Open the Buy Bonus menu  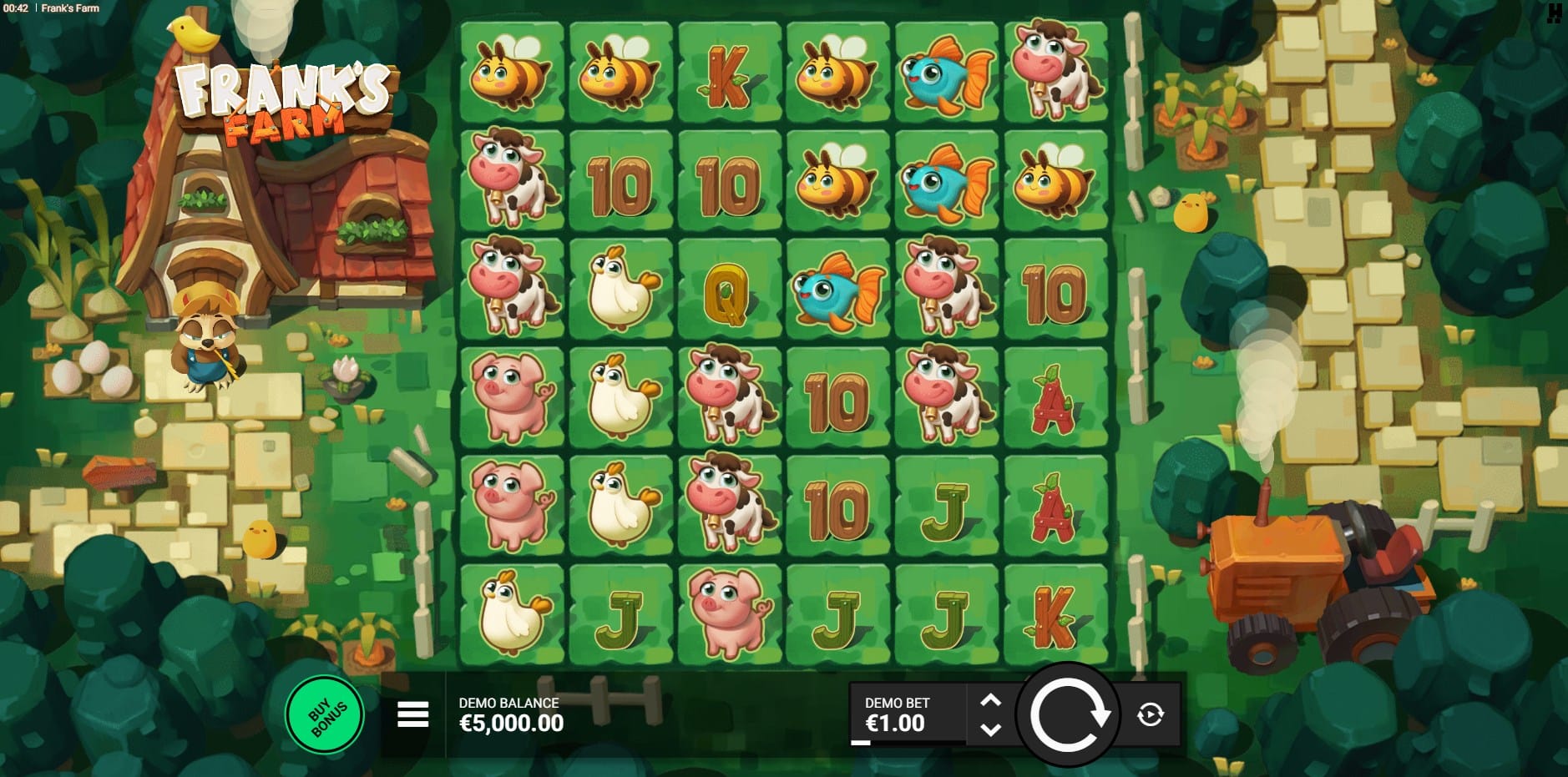coord(325,715)
